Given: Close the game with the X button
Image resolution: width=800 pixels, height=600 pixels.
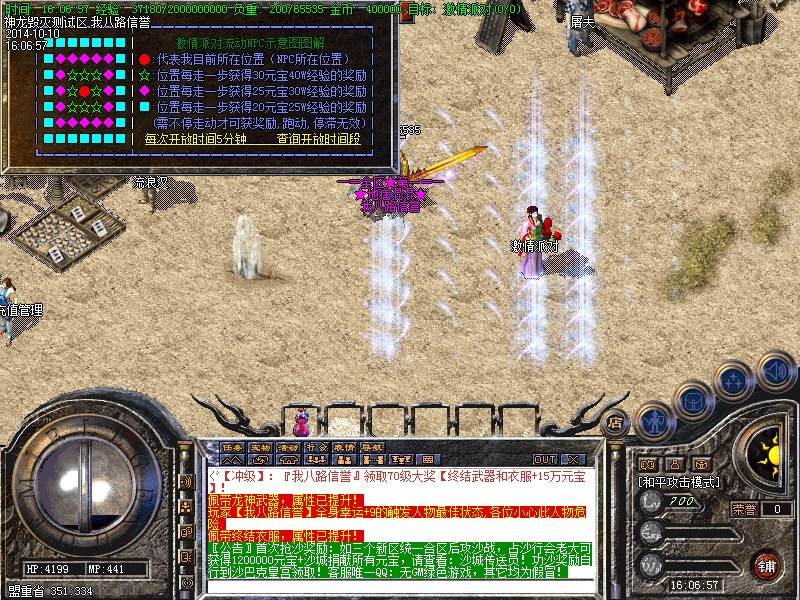Looking at the screenshot, I should pos(573,459).
